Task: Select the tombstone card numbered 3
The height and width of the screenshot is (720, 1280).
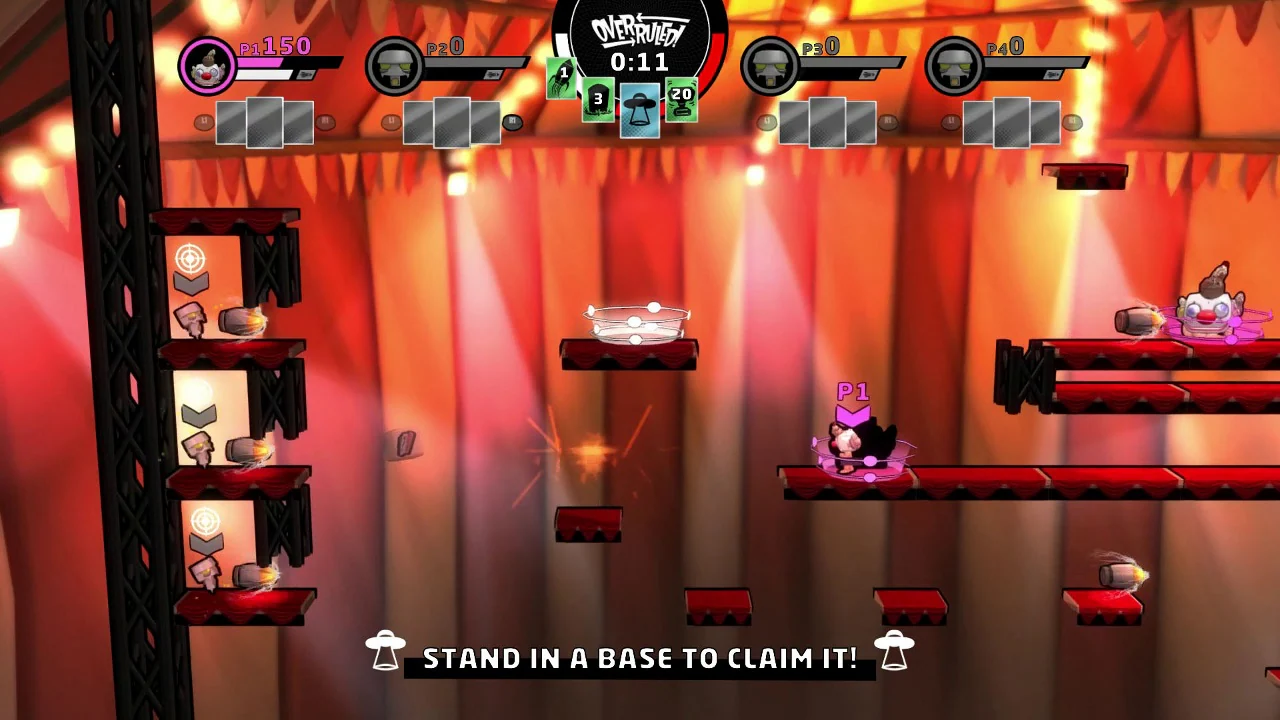Action: coord(598,100)
